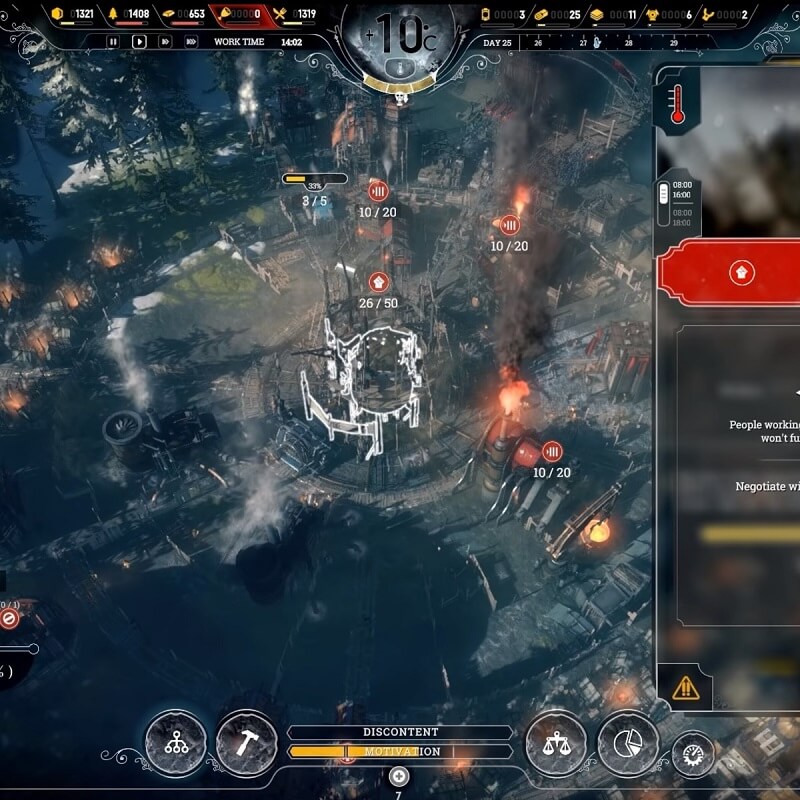This screenshot has width=800, height=800.
Task: Click the plus button below the Motivation bar
Action: [x=398, y=776]
